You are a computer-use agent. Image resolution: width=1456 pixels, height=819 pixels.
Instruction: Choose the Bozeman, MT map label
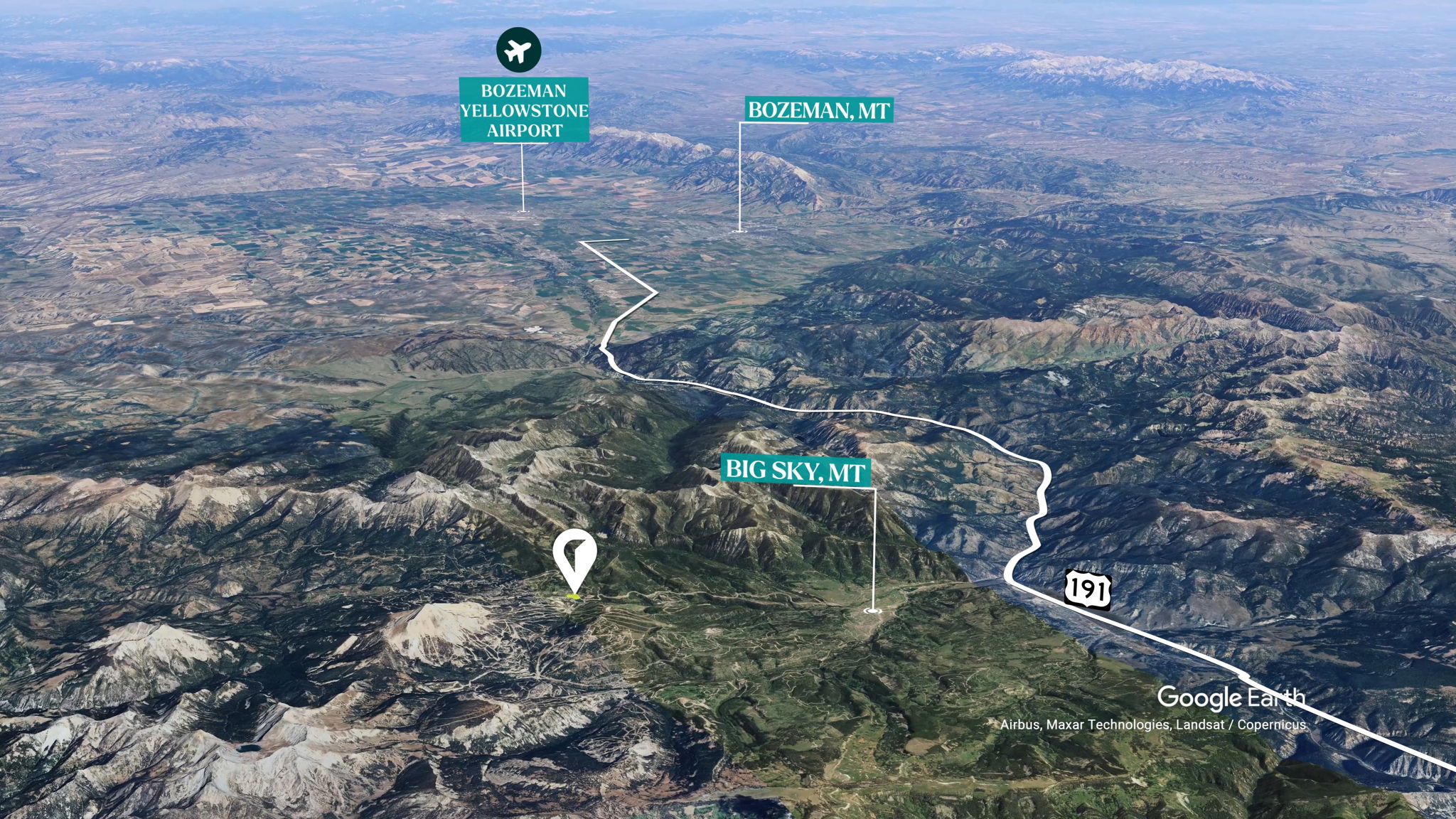click(x=818, y=110)
